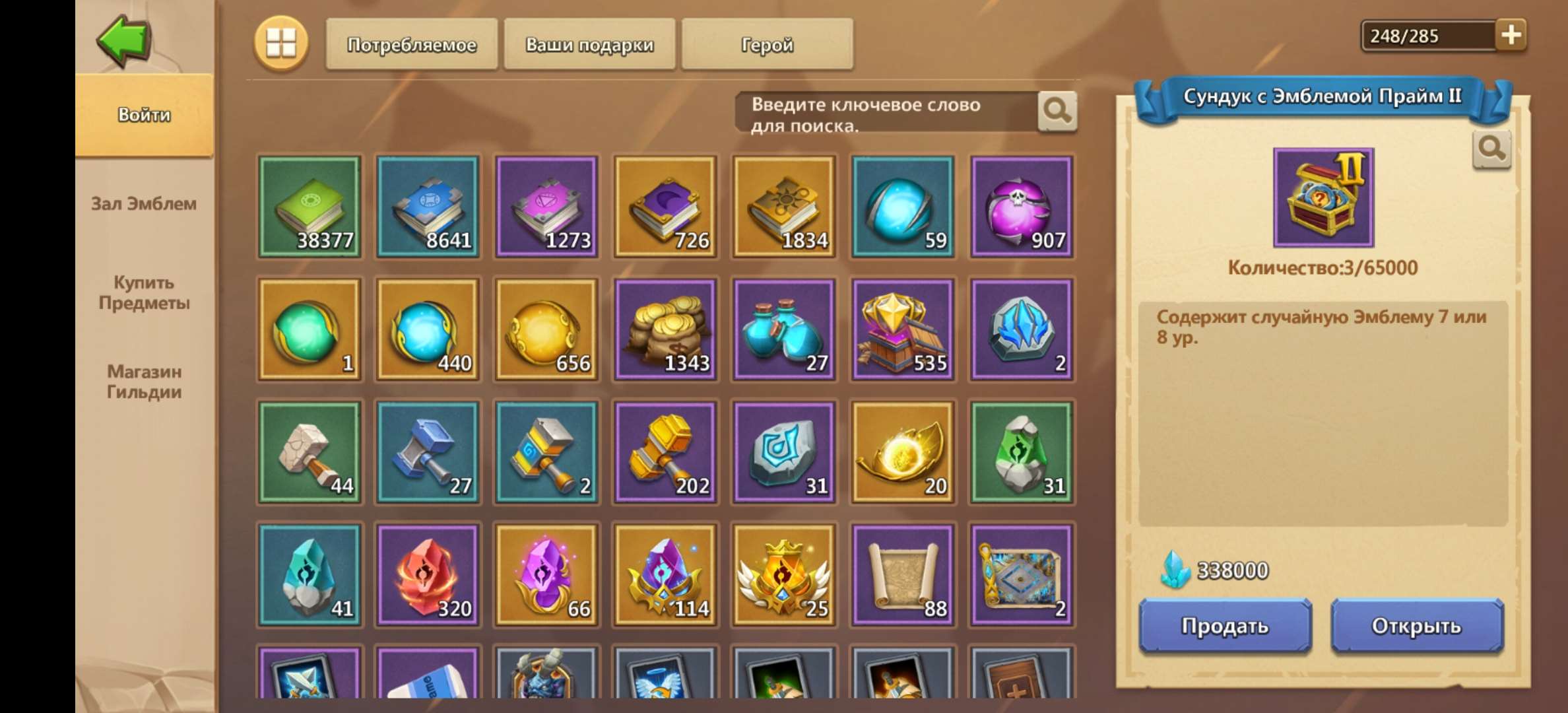This screenshot has height=713, width=1568.
Task: Switch to the Герой tab
Action: point(766,45)
